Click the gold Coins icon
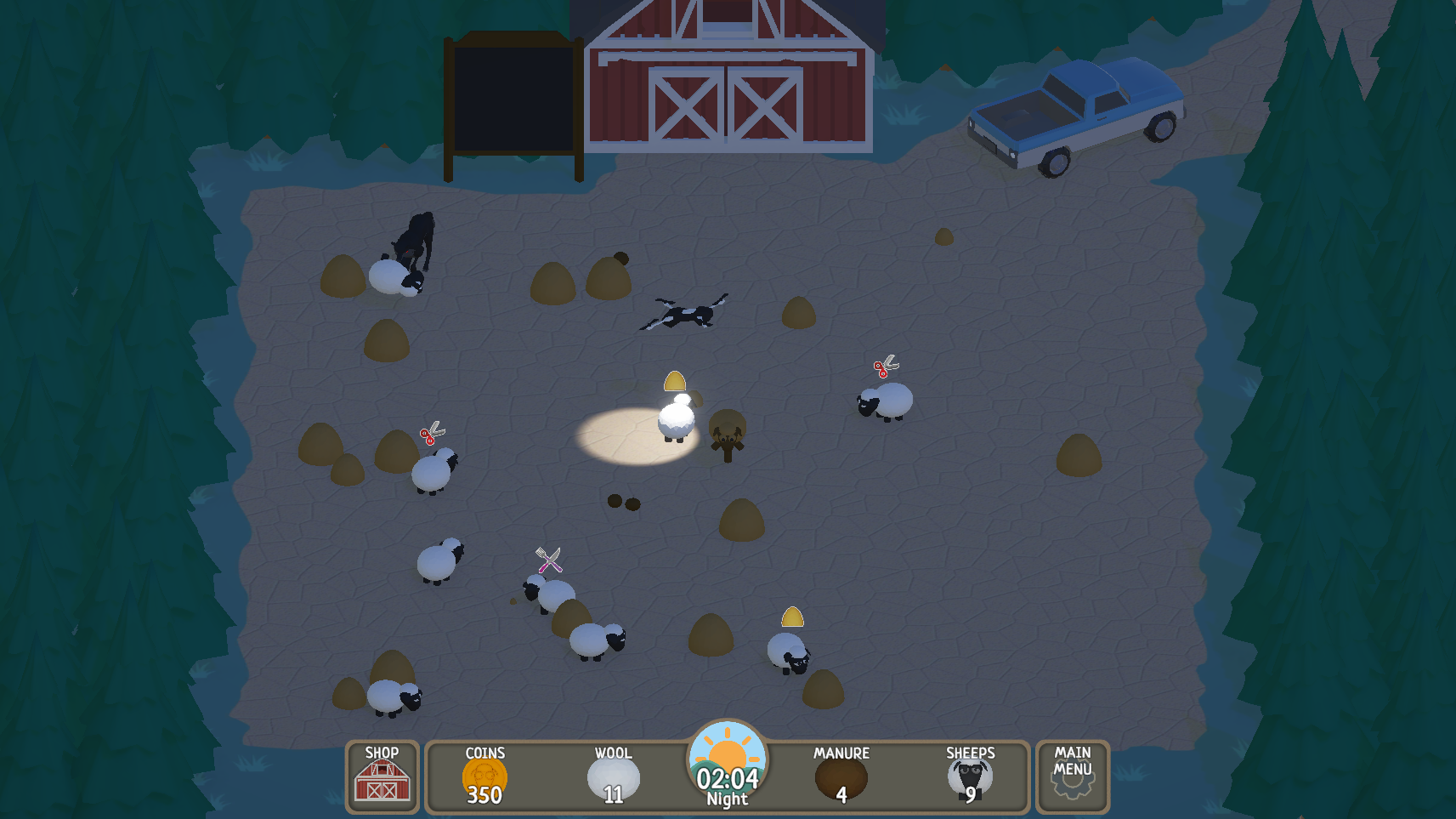 tap(483, 776)
